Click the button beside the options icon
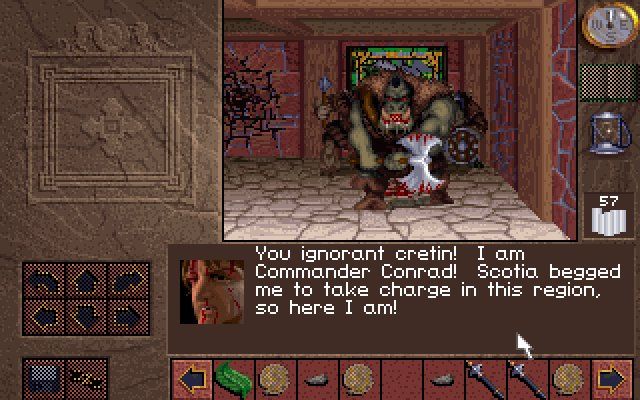 coord(86,378)
